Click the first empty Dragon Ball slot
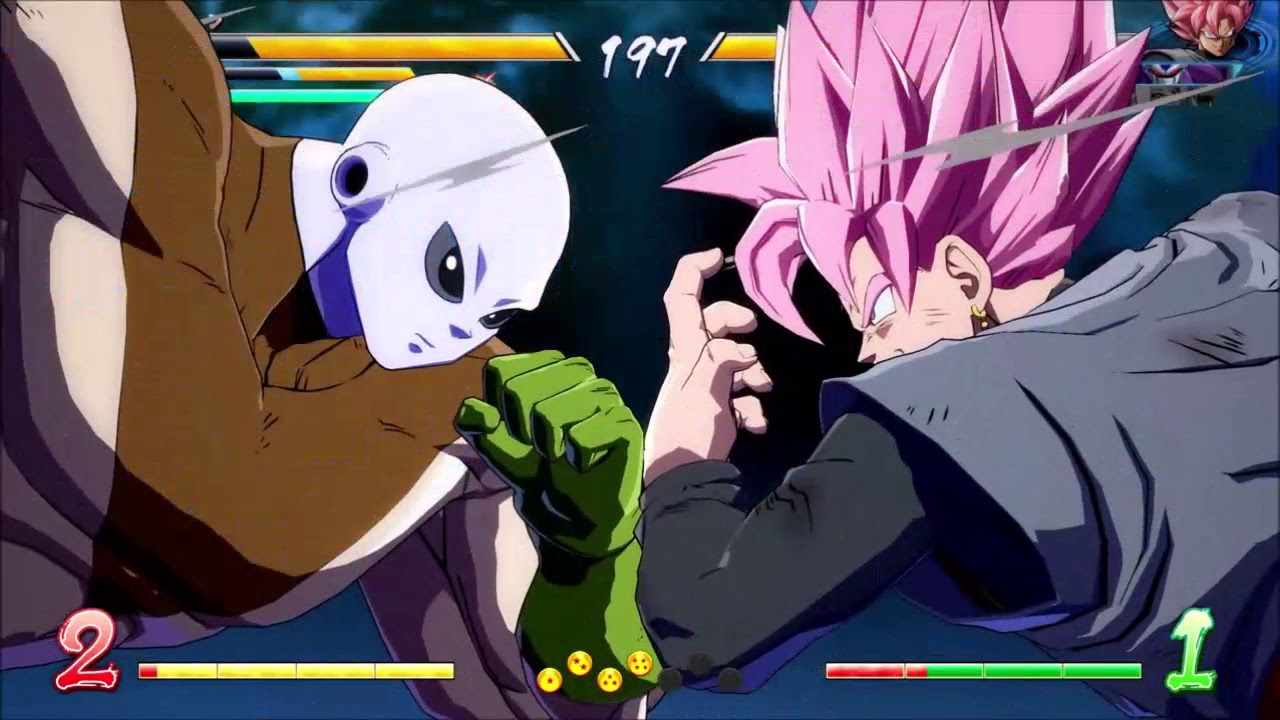1280x720 pixels. [x=672, y=678]
